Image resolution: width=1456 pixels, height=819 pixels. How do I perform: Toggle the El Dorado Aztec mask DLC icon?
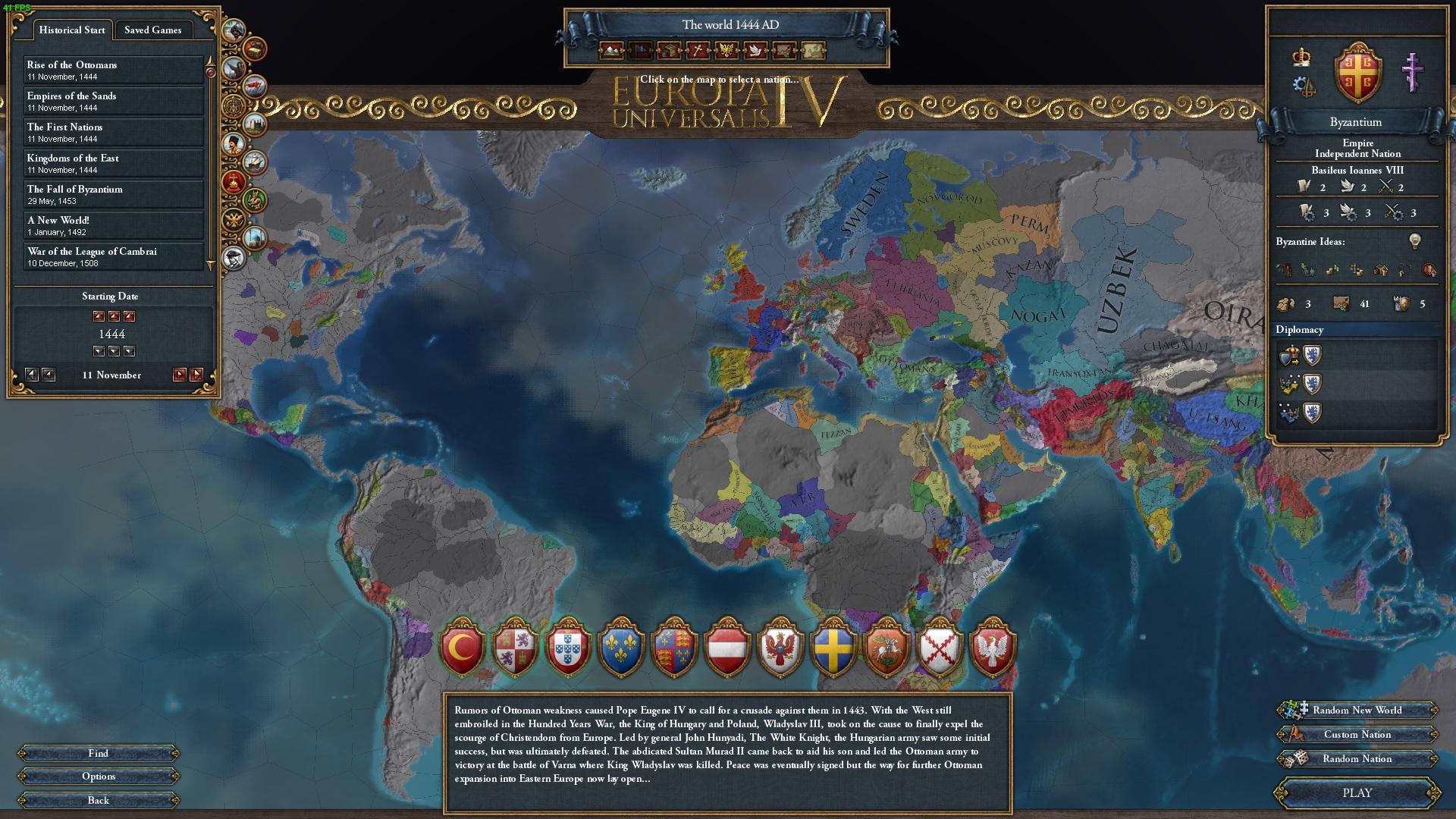233,105
